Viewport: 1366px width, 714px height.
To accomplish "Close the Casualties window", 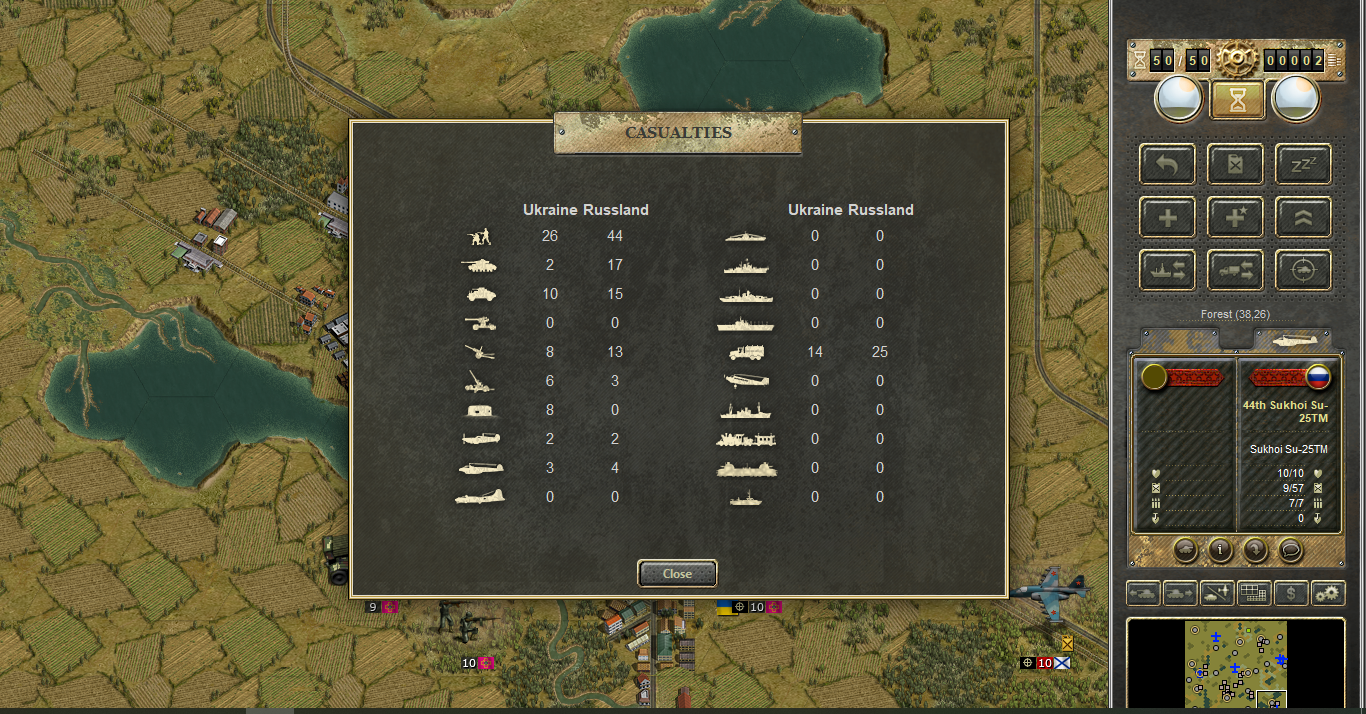I will click(677, 574).
